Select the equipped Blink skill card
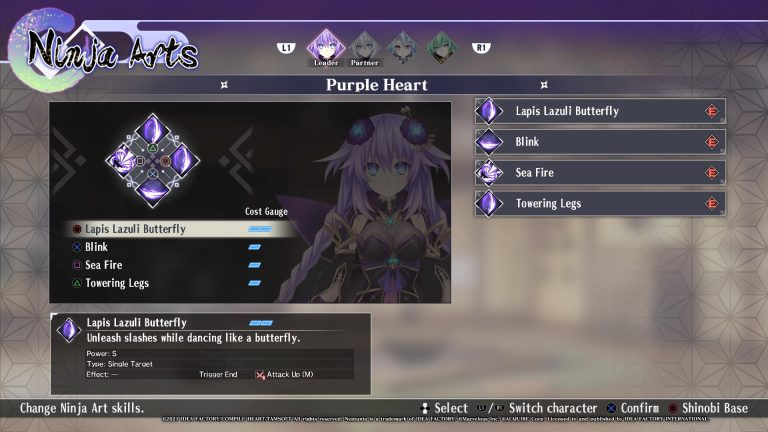768x432 pixels. tap(600, 142)
